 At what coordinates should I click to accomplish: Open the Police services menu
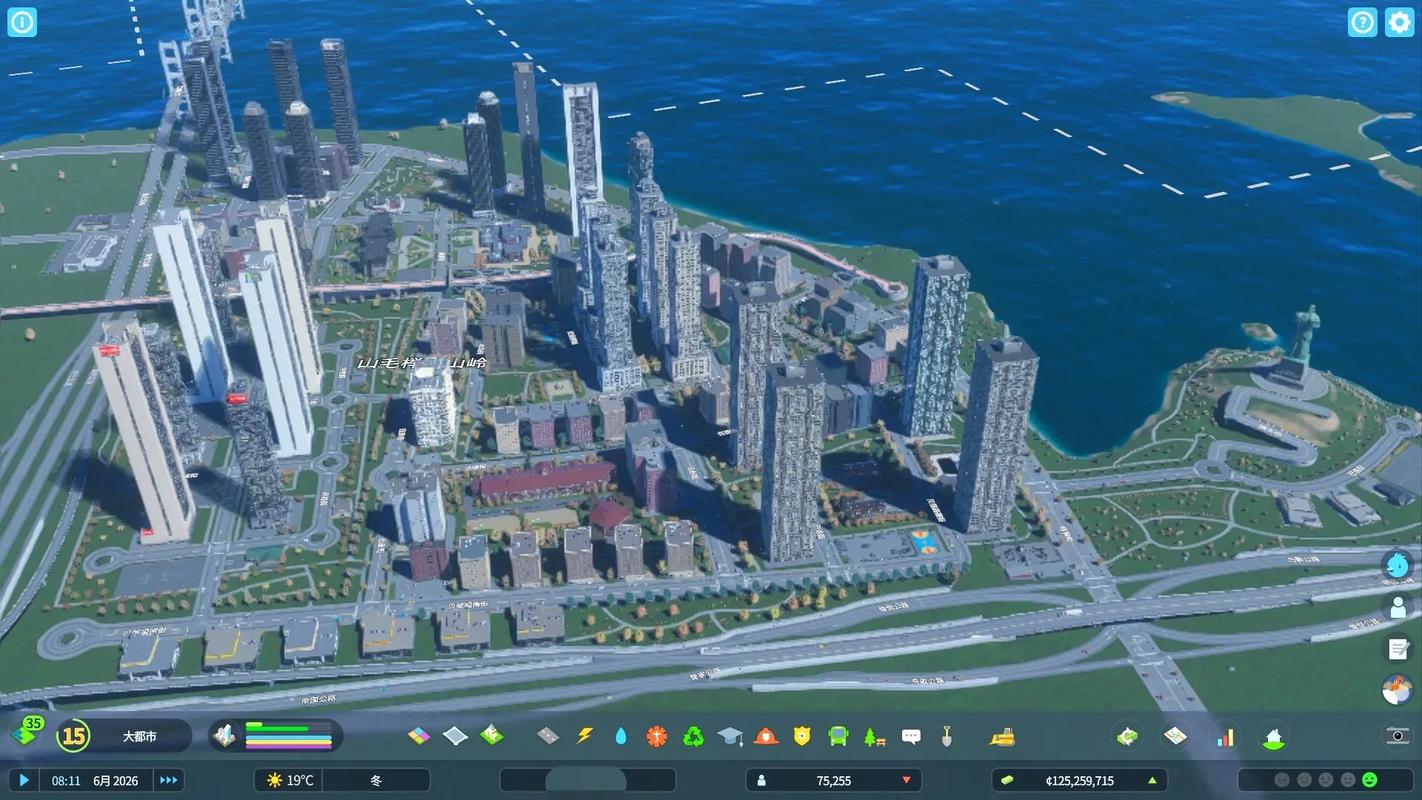click(x=801, y=735)
